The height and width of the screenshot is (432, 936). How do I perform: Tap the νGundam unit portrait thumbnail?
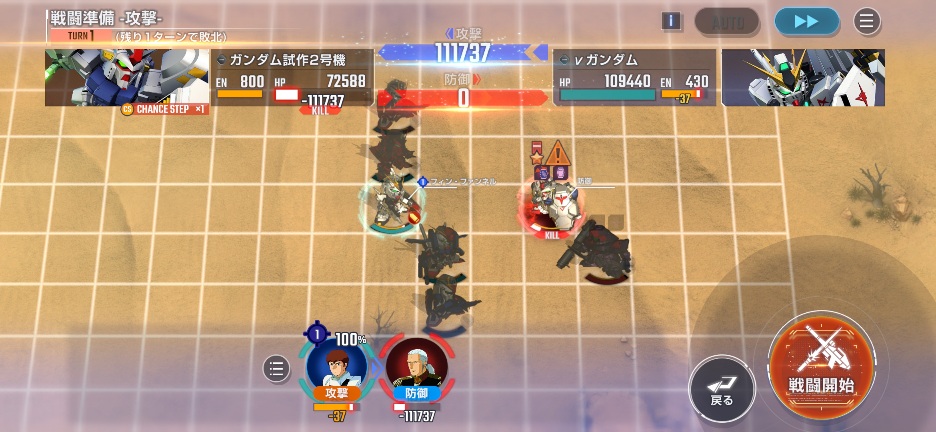pyautogui.click(x=803, y=78)
